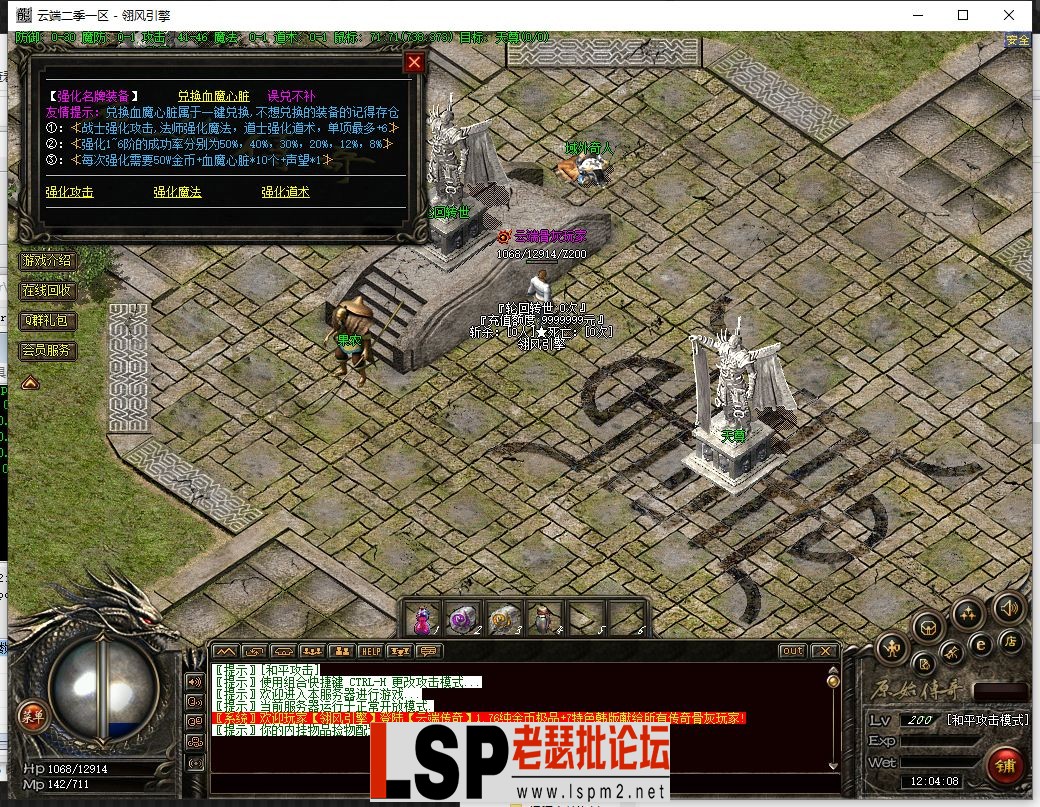Open the round 菜单 menu button

point(34,713)
